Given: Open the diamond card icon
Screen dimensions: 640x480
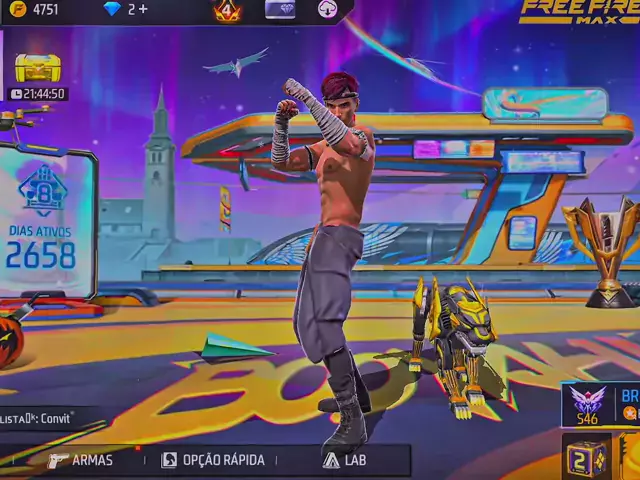Looking at the screenshot, I should click(280, 9).
